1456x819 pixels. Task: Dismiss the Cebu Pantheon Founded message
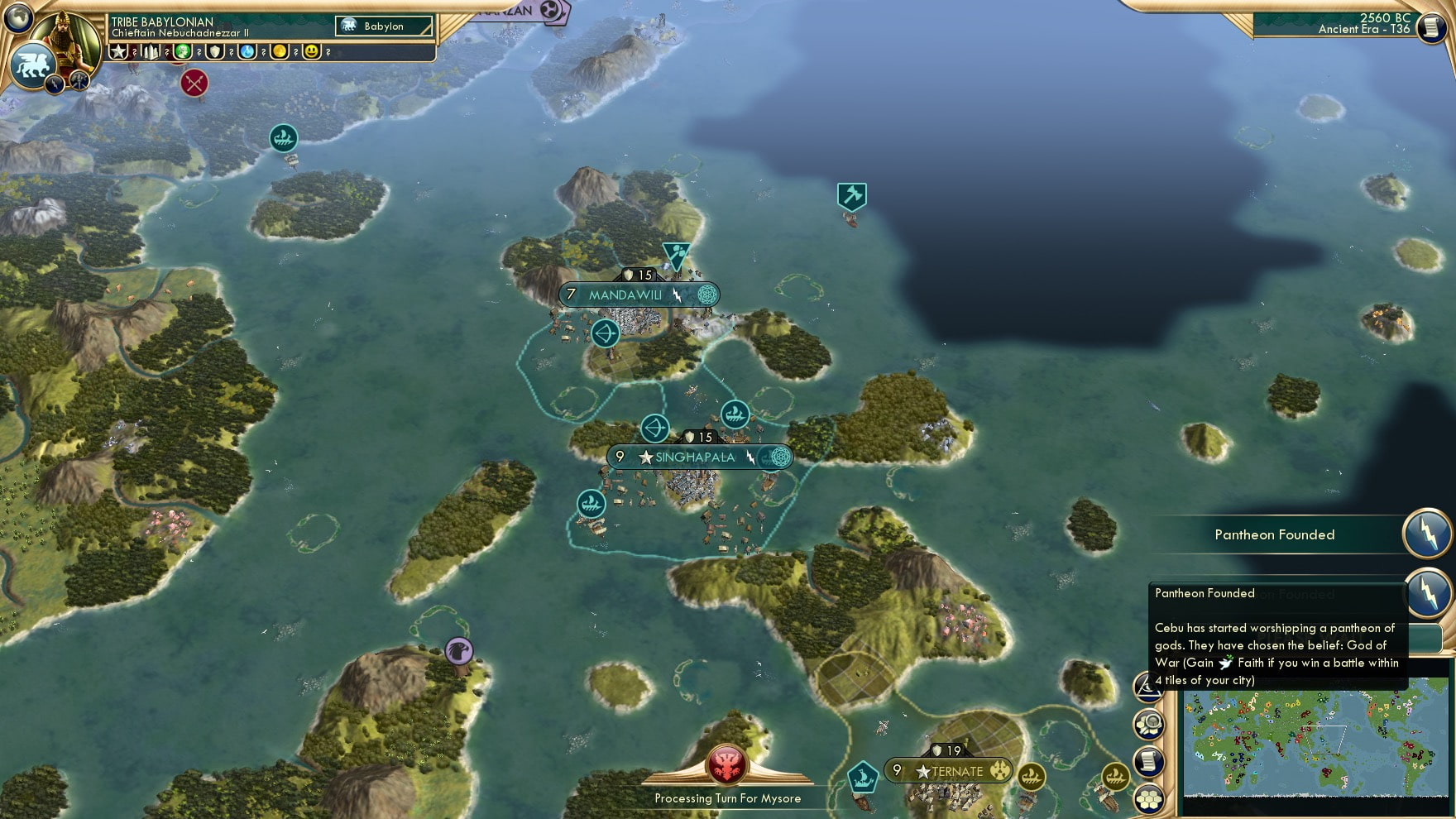1278,637
